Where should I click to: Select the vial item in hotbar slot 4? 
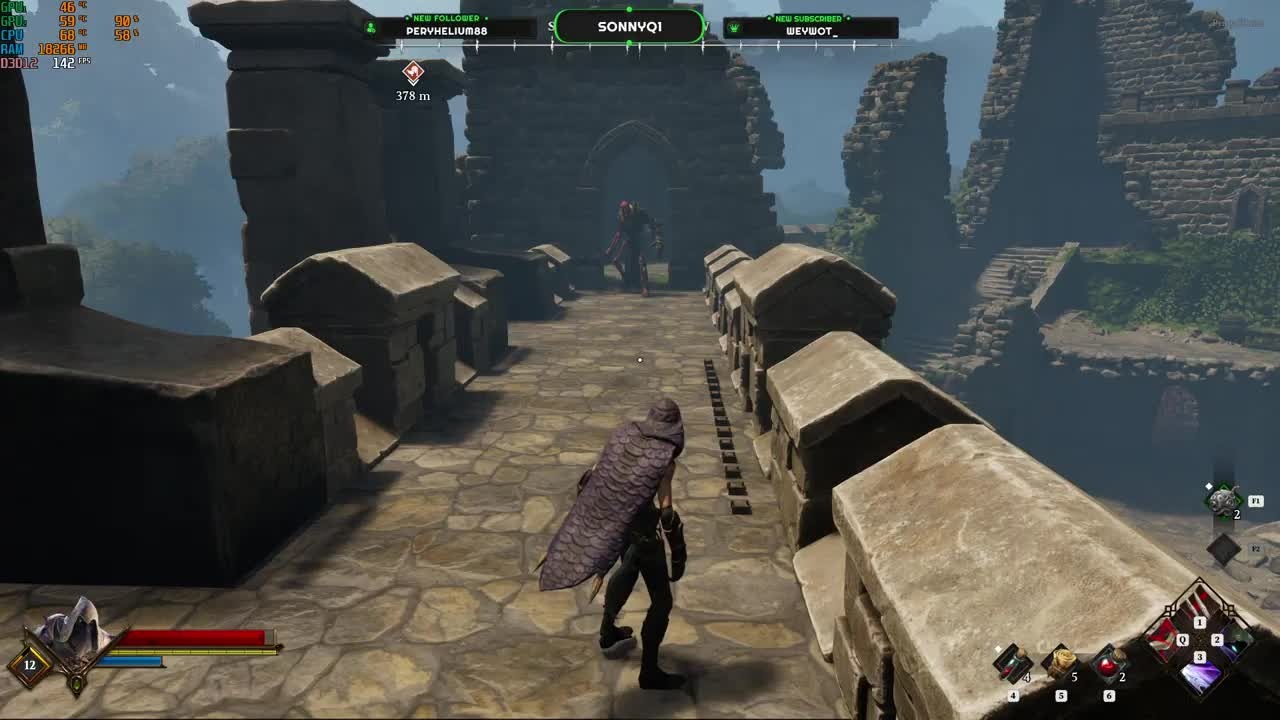1012,664
